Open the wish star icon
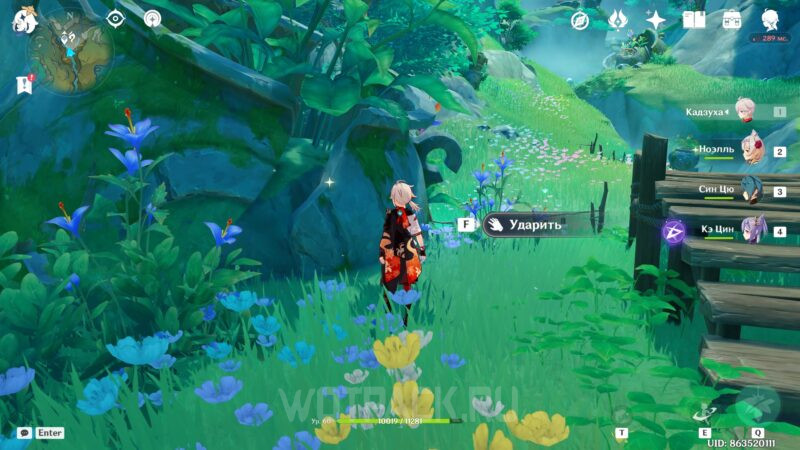 point(656,20)
